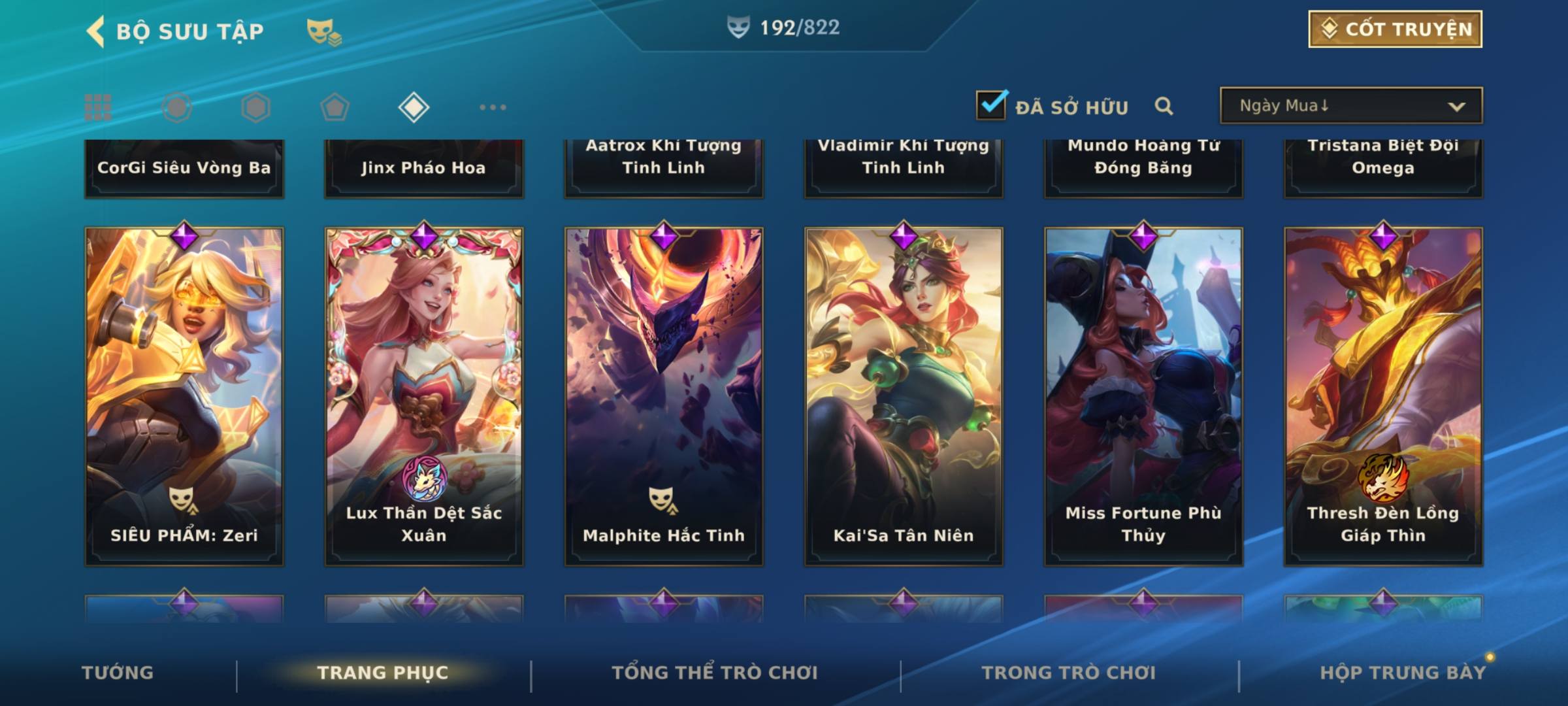Open the Cốt Truyện button
Screen dimensions: 1568x706
tap(1394, 29)
